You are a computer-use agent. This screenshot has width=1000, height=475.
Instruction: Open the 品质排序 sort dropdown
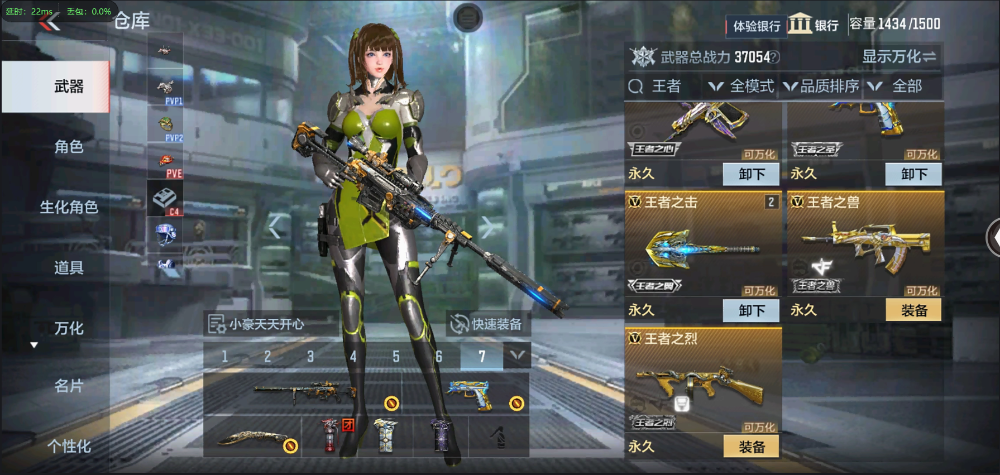click(821, 86)
